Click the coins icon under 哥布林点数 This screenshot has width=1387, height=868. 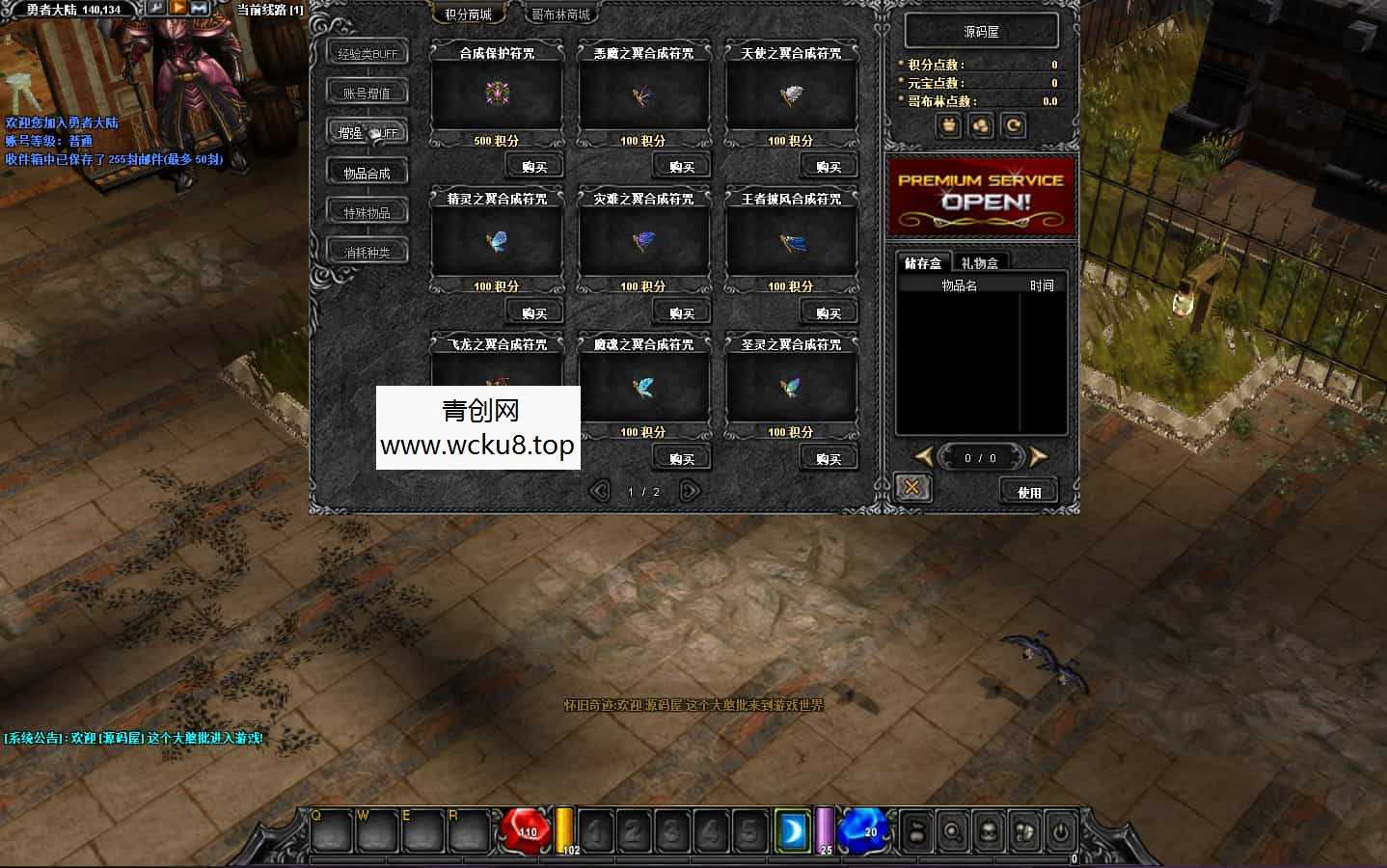click(981, 126)
